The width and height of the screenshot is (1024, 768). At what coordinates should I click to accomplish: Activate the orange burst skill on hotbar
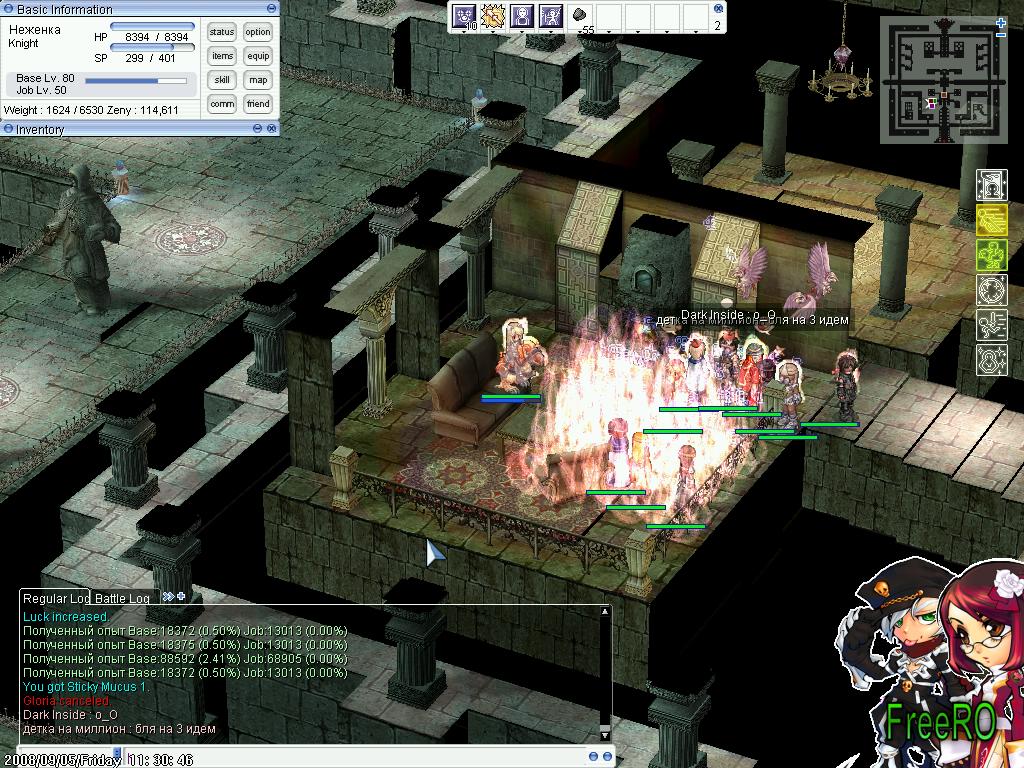click(492, 16)
